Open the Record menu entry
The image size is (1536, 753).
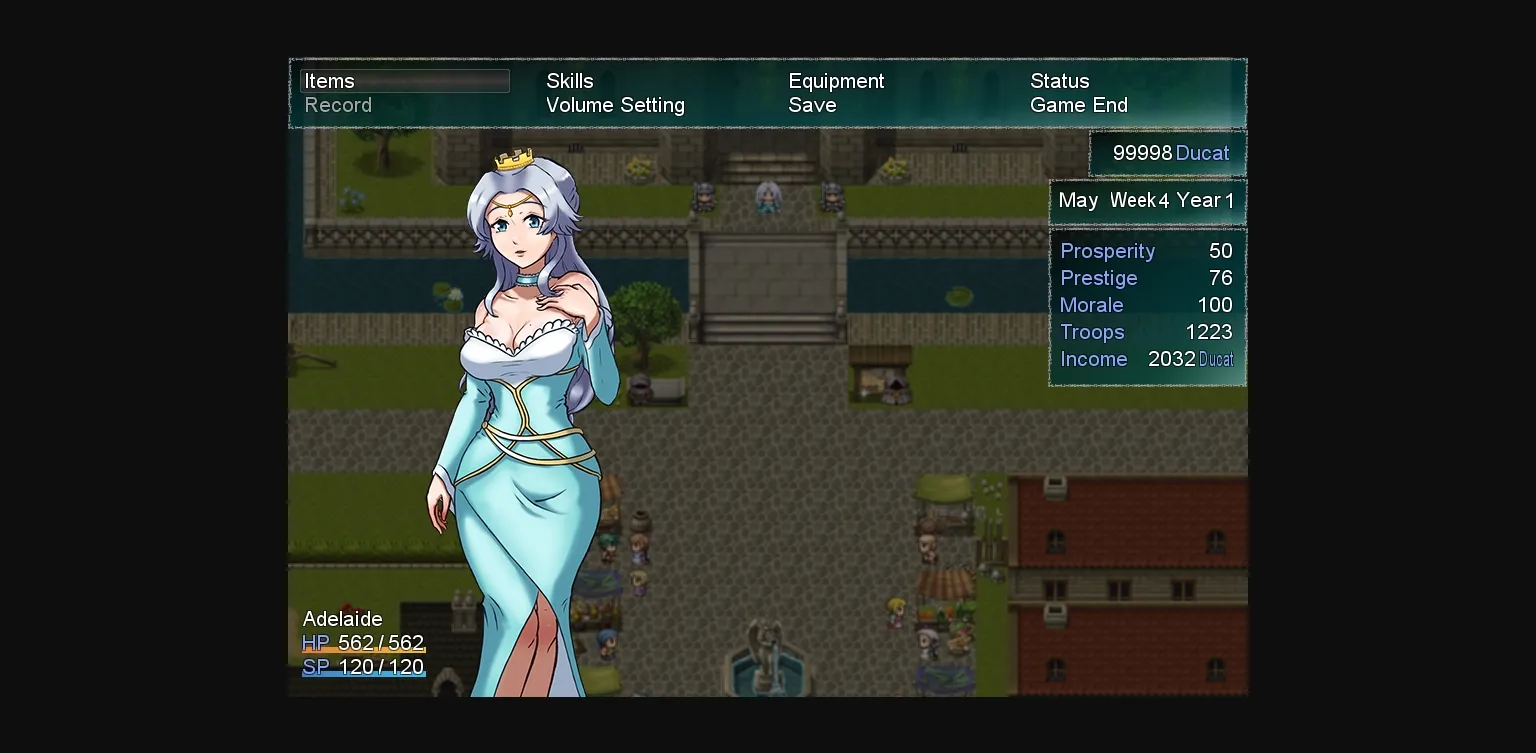pos(338,105)
